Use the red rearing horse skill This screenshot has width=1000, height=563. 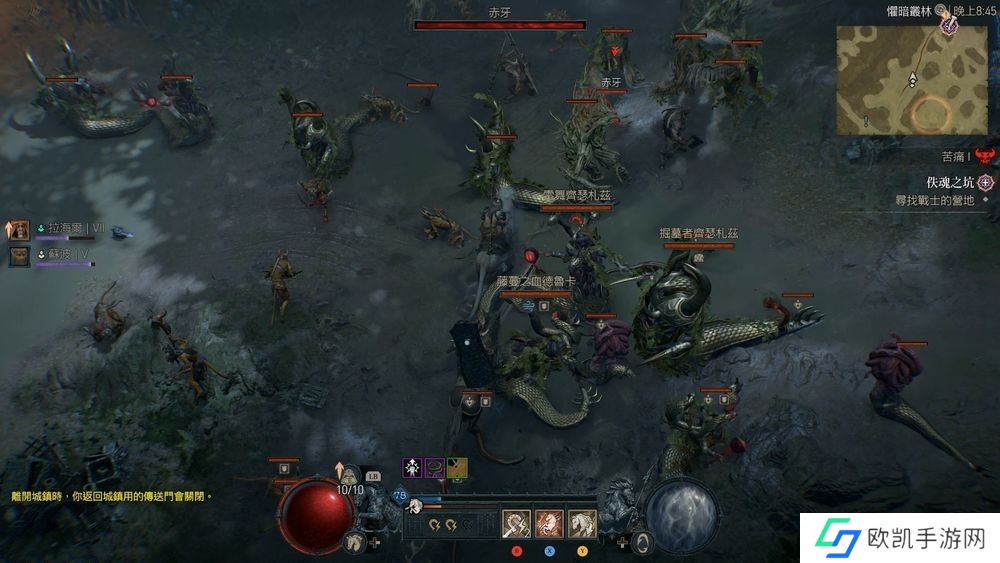tap(549, 523)
